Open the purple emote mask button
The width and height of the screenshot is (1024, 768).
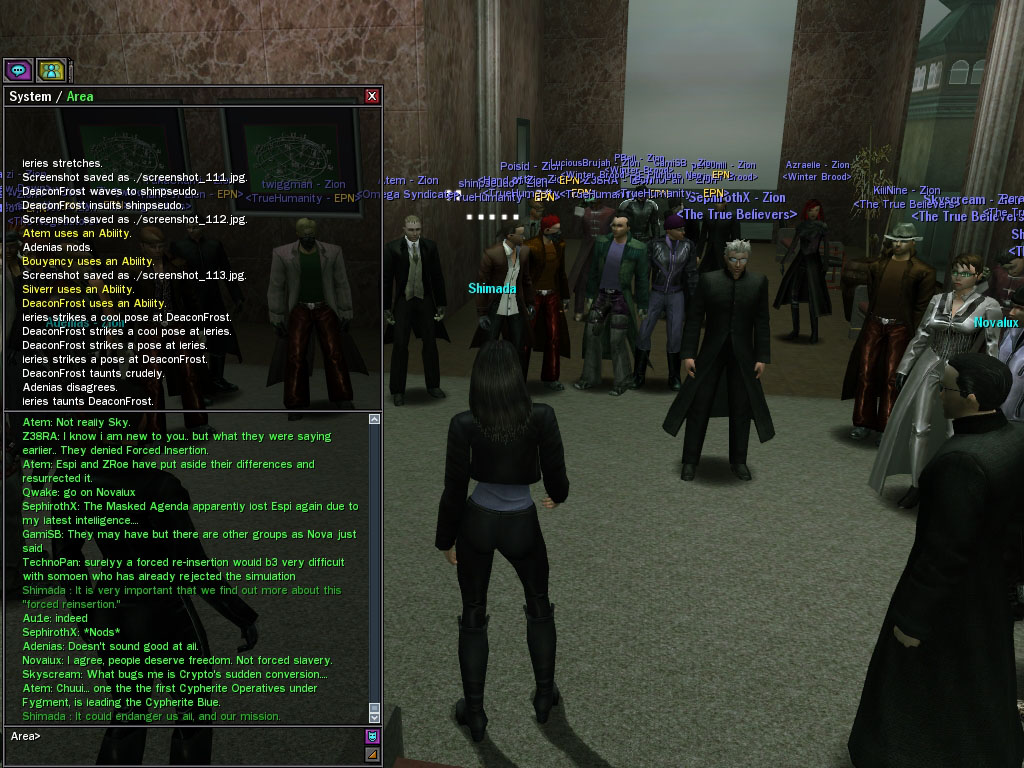[372, 737]
